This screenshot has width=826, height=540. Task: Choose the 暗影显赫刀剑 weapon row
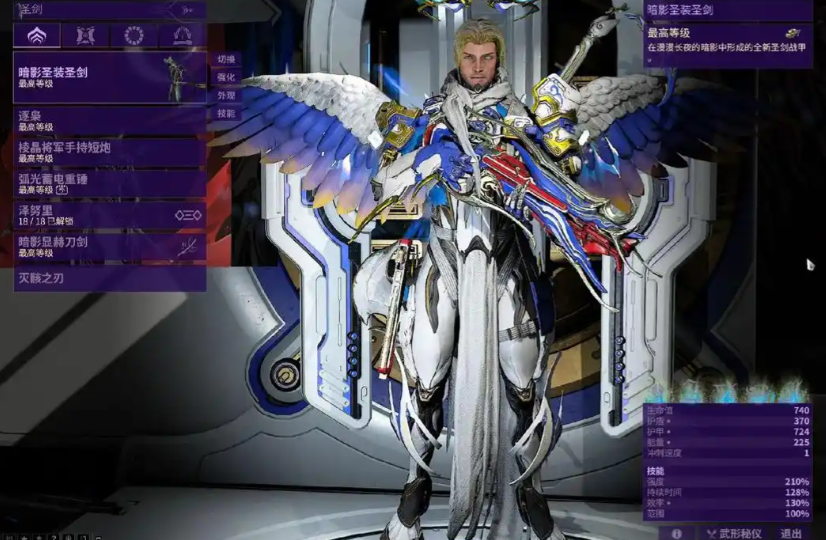108,246
